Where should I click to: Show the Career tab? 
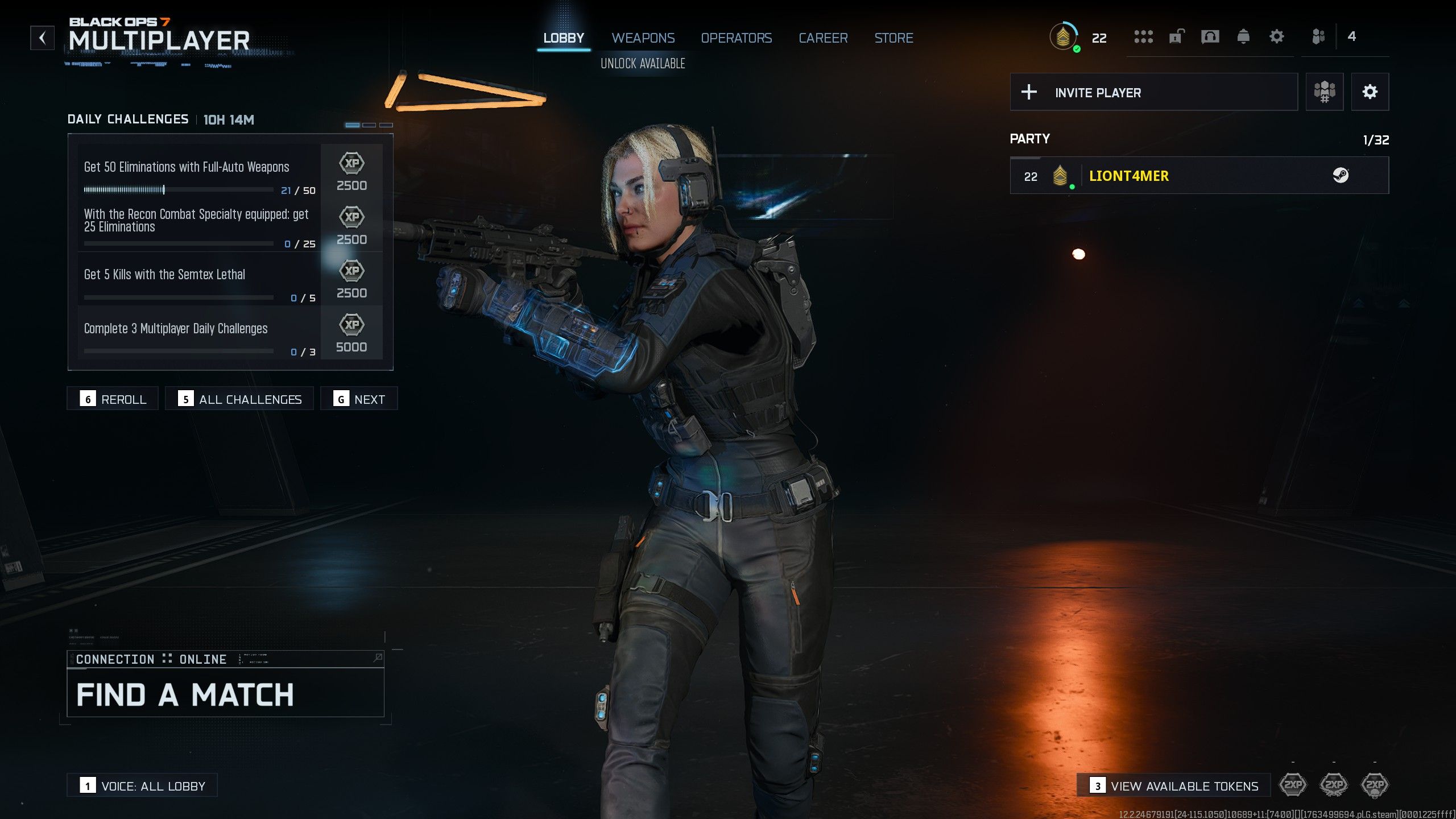click(x=823, y=38)
